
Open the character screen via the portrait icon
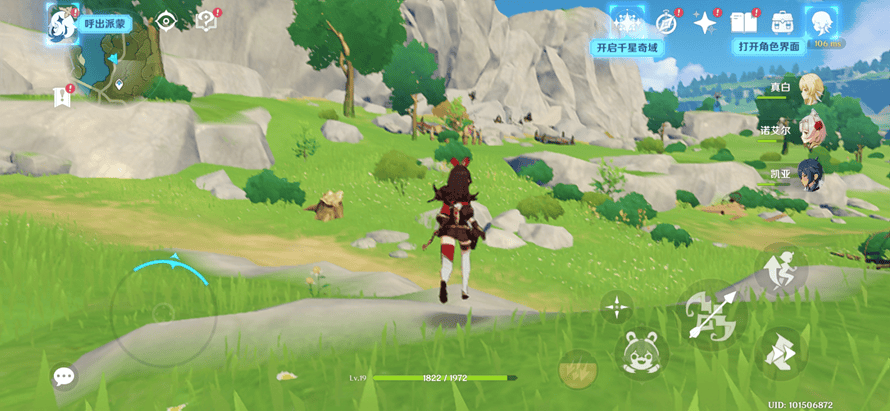point(822,22)
